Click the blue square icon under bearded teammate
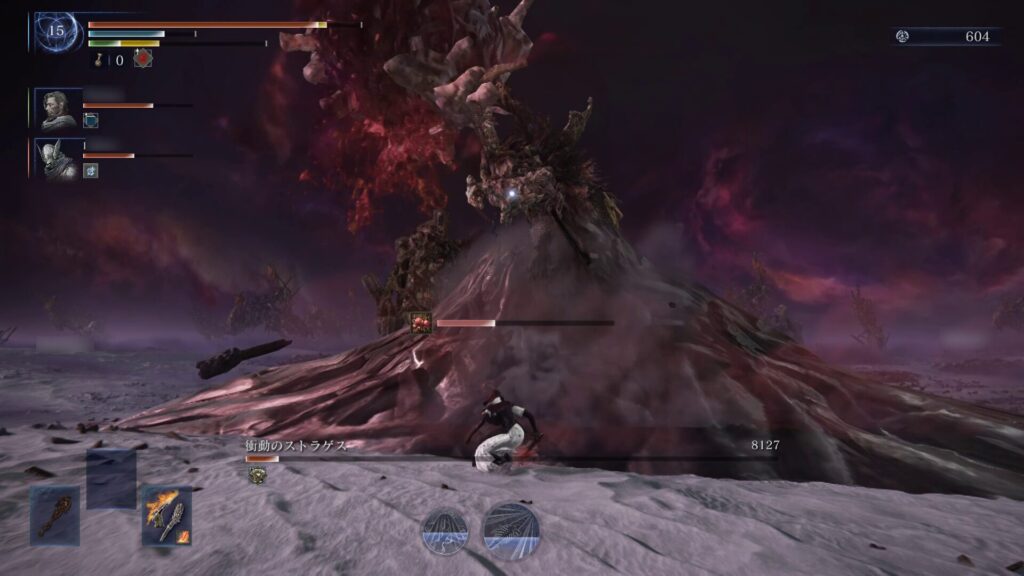 pos(90,121)
